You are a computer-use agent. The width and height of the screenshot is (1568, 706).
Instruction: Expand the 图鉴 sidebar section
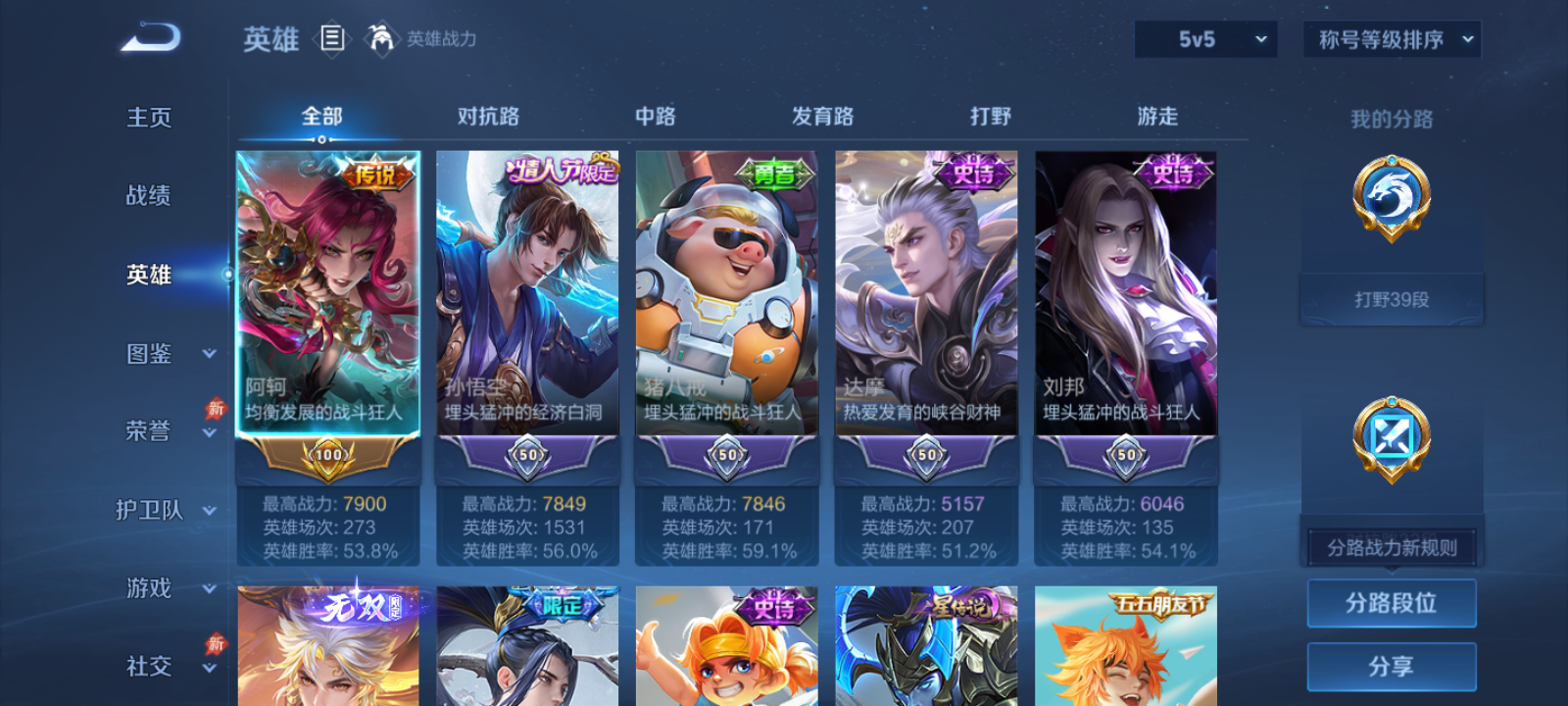coord(165,353)
